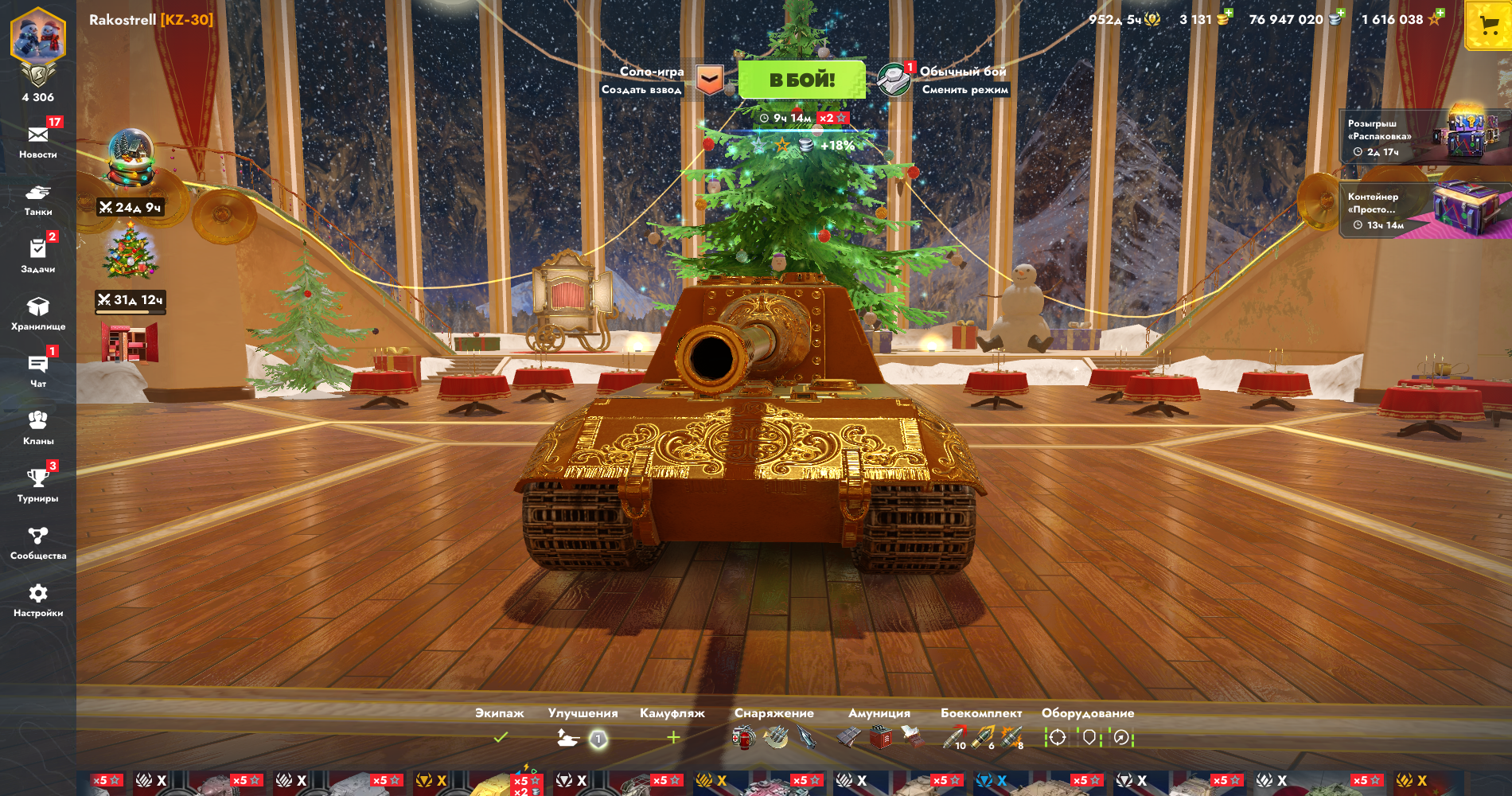The image size is (1512, 796).
Task: Go to Кланы clans page
Action: (38, 427)
